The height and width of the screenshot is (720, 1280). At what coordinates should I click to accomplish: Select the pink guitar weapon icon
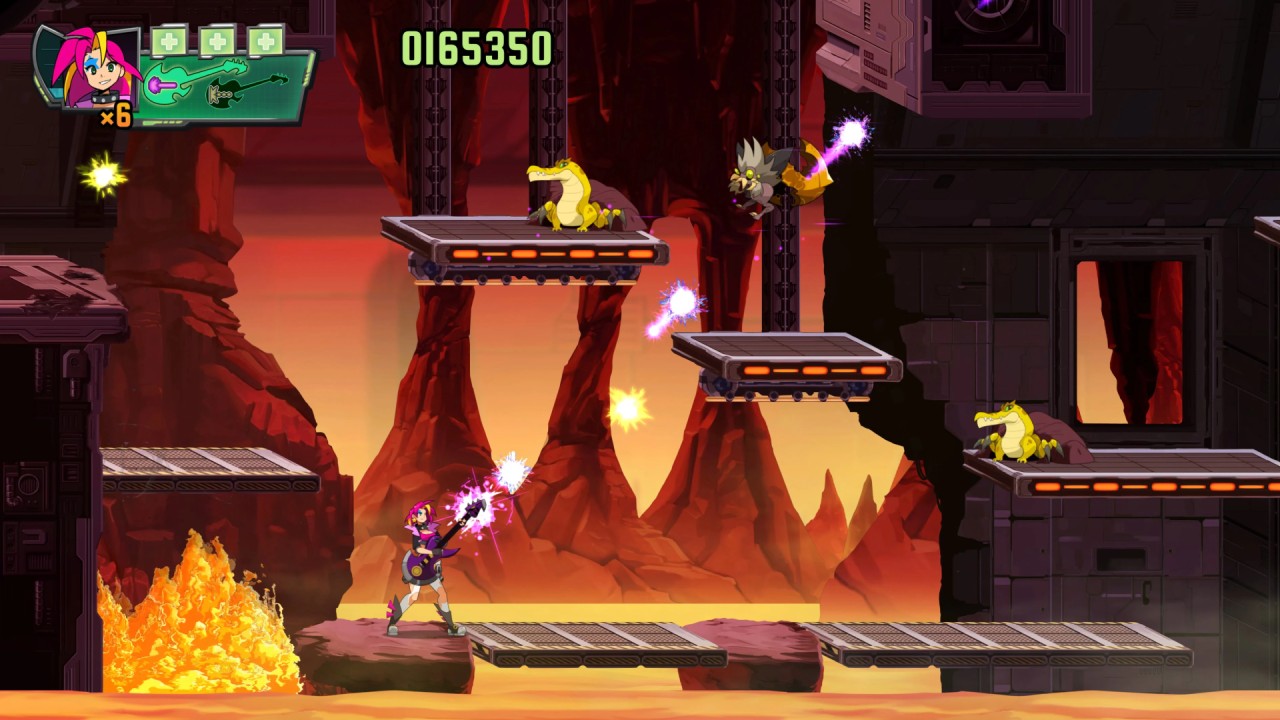pos(195,78)
